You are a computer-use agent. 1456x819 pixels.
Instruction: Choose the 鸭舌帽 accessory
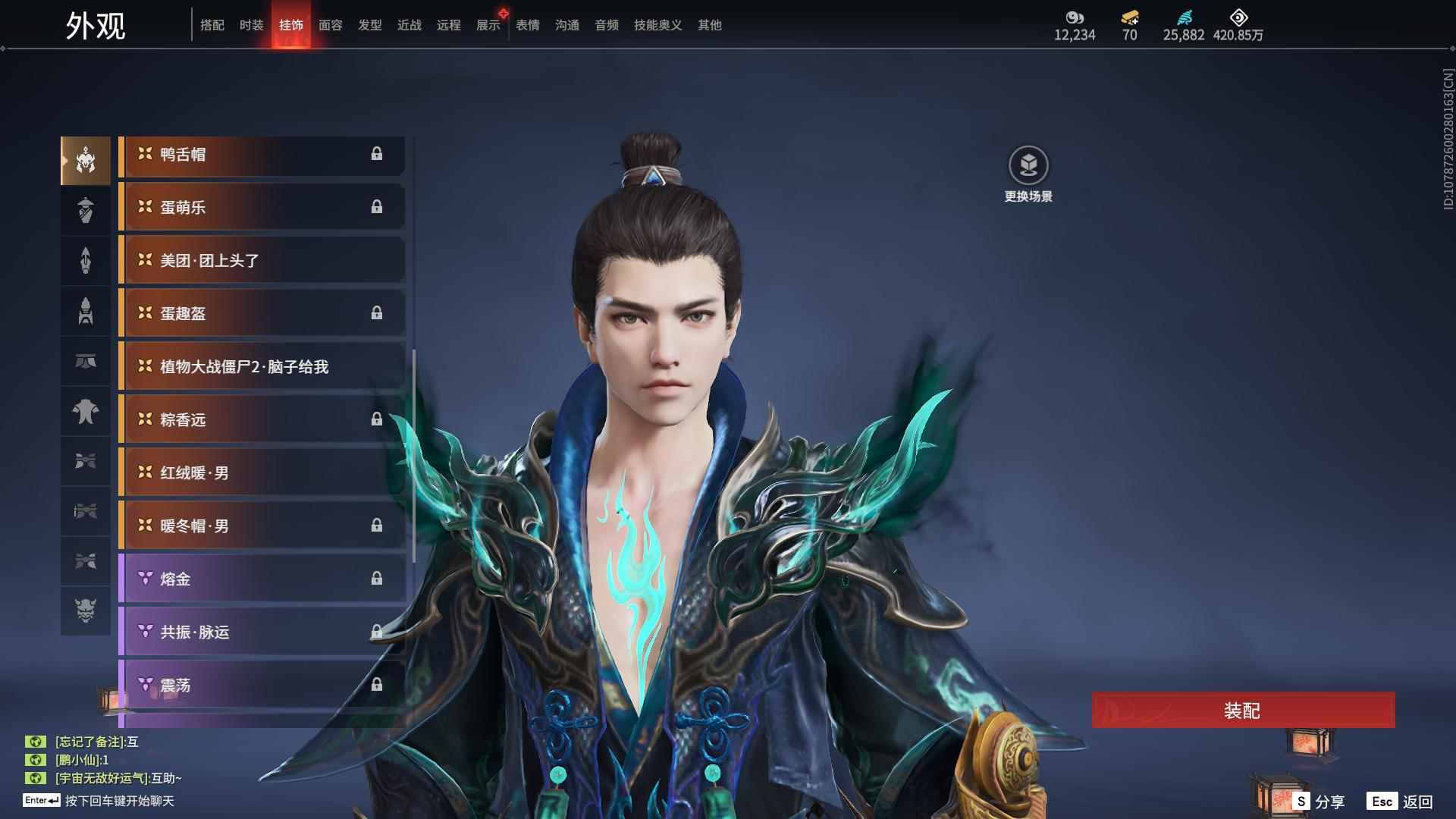[x=262, y=155]
